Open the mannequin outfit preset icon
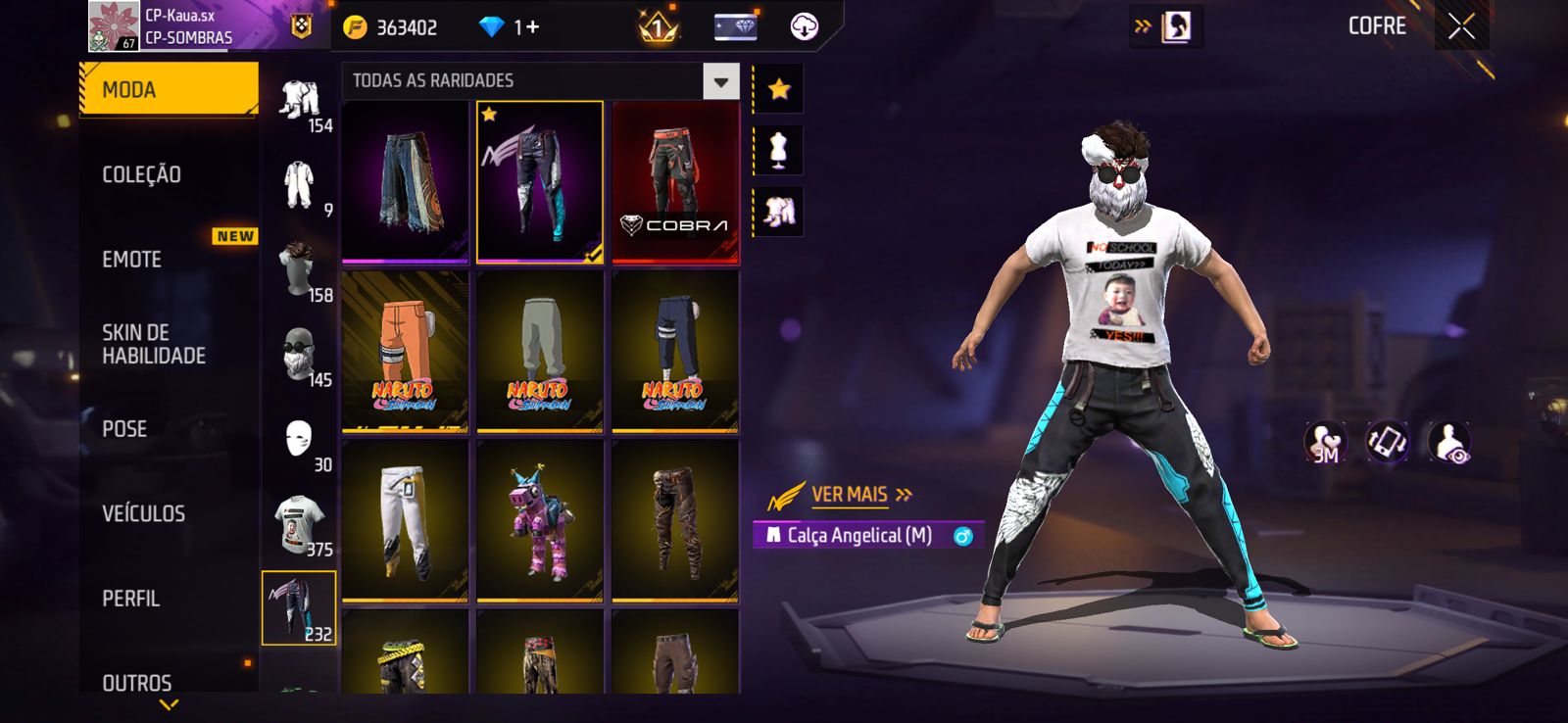This screenshot has height=723, width=1568. (x=779, y=151)
